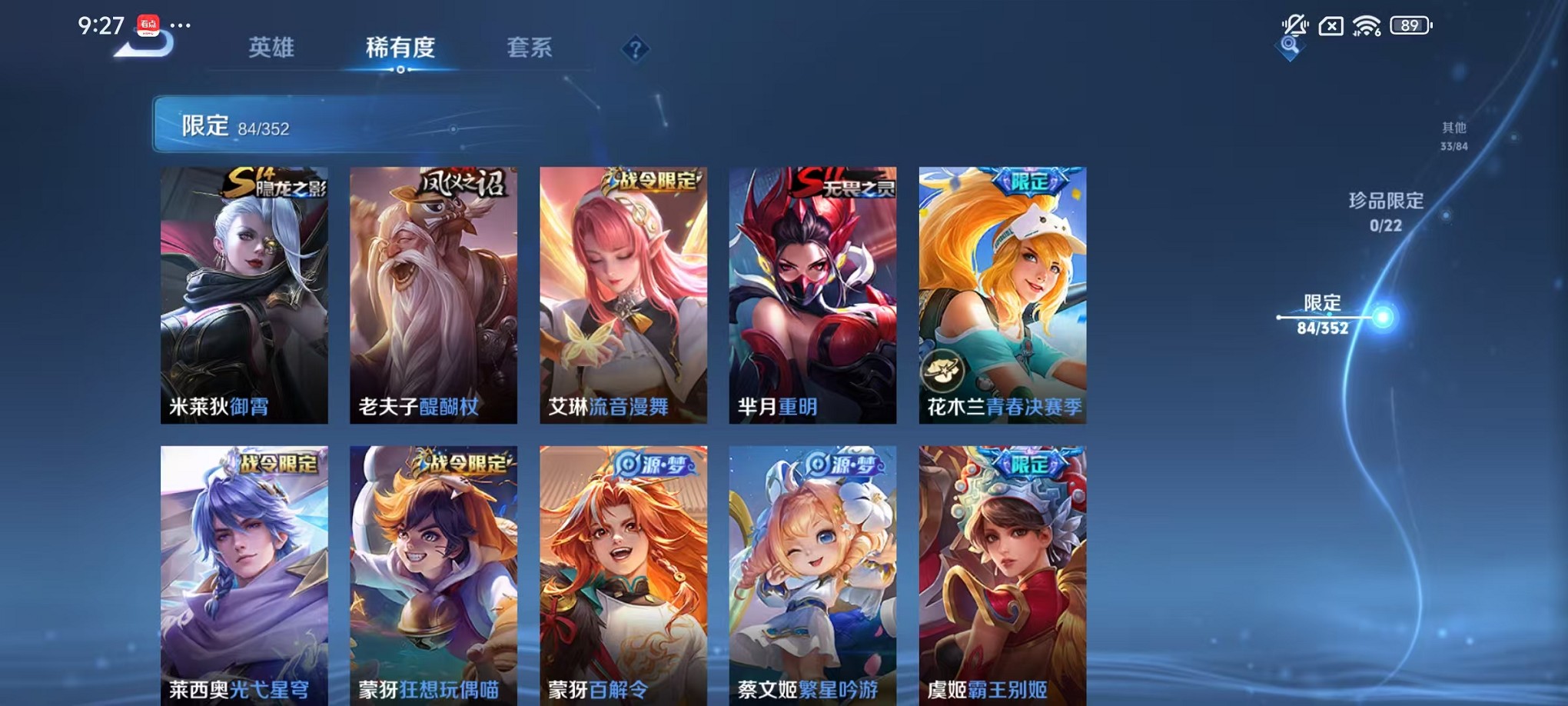Click the 看点 notification icon in status bar
The image size is (1568, 706).
149,26
